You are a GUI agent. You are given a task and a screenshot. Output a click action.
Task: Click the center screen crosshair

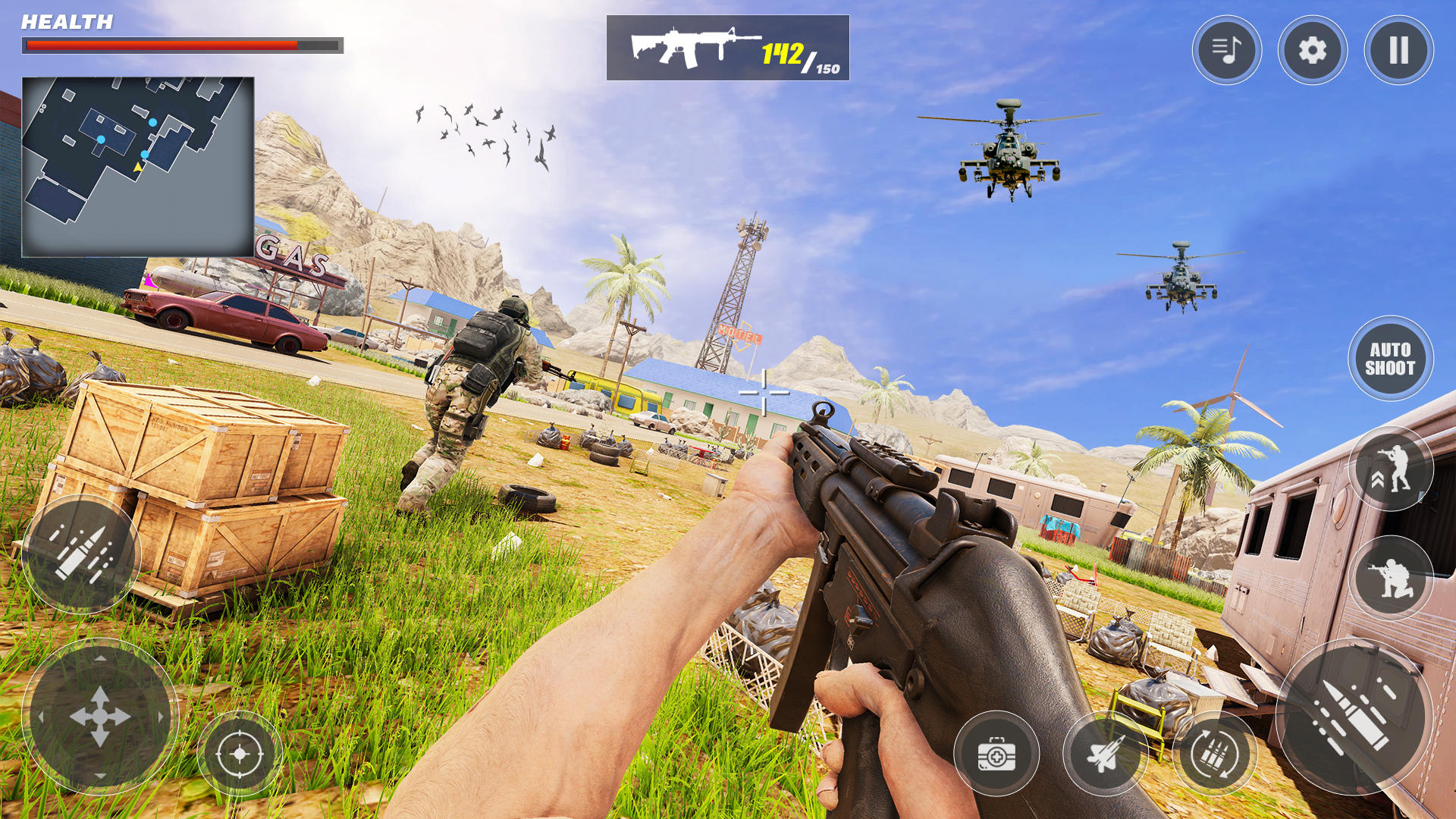(x=764, y=393)
